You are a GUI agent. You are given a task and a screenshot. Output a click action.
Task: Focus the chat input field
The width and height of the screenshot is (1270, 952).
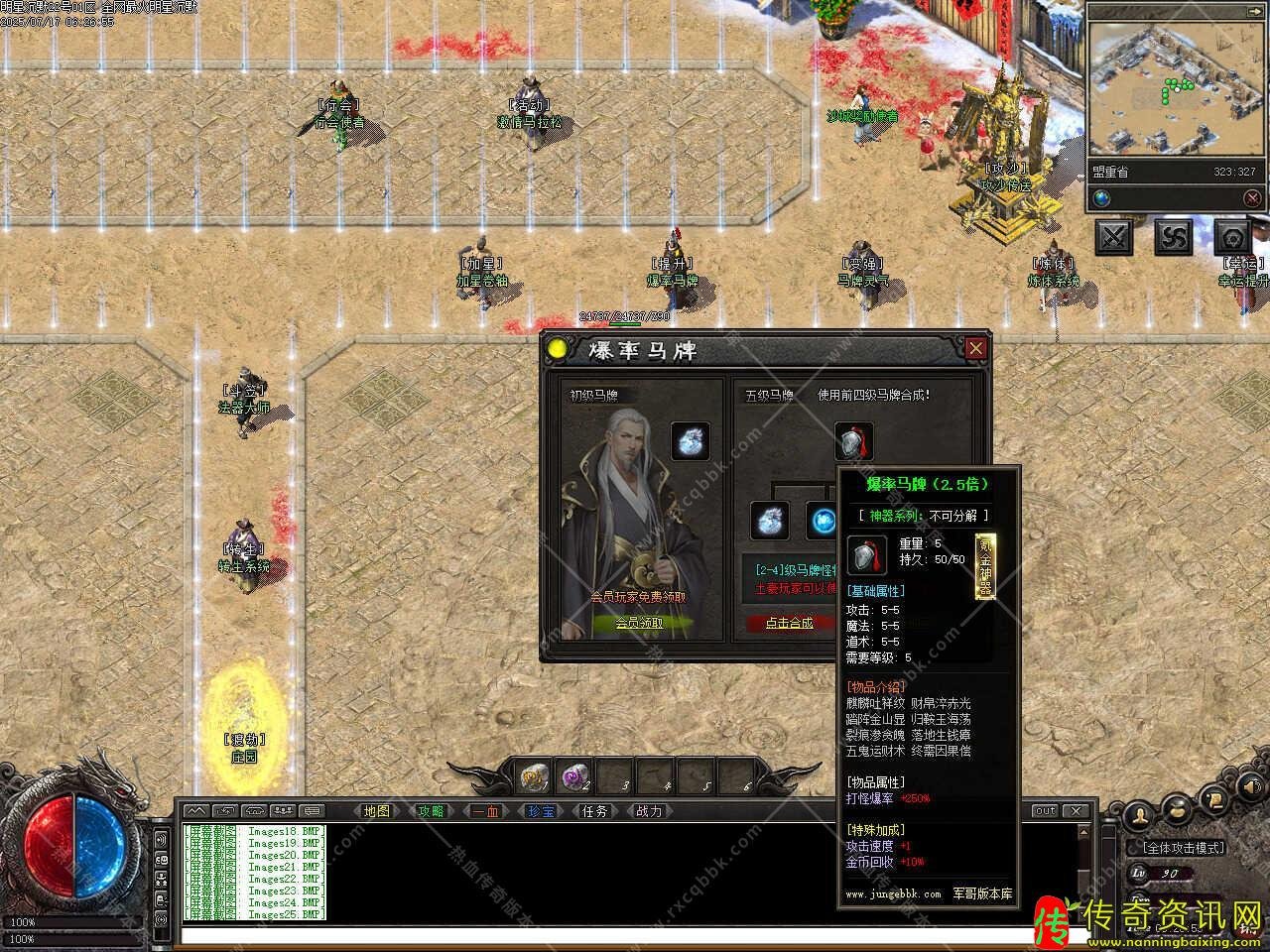(x=625, y=935)
